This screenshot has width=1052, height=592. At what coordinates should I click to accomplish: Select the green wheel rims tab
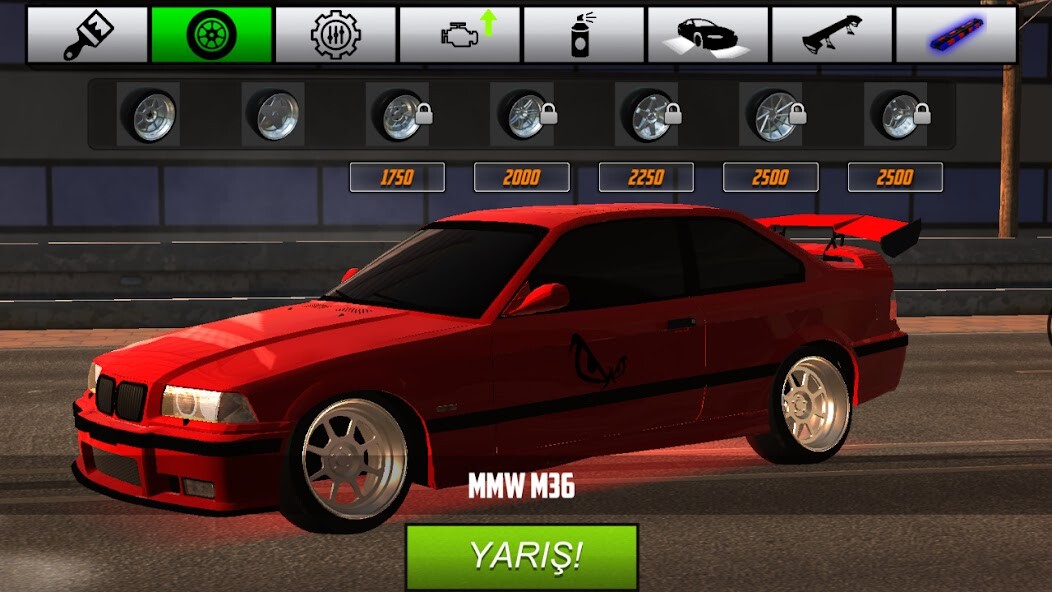point(211,35)
